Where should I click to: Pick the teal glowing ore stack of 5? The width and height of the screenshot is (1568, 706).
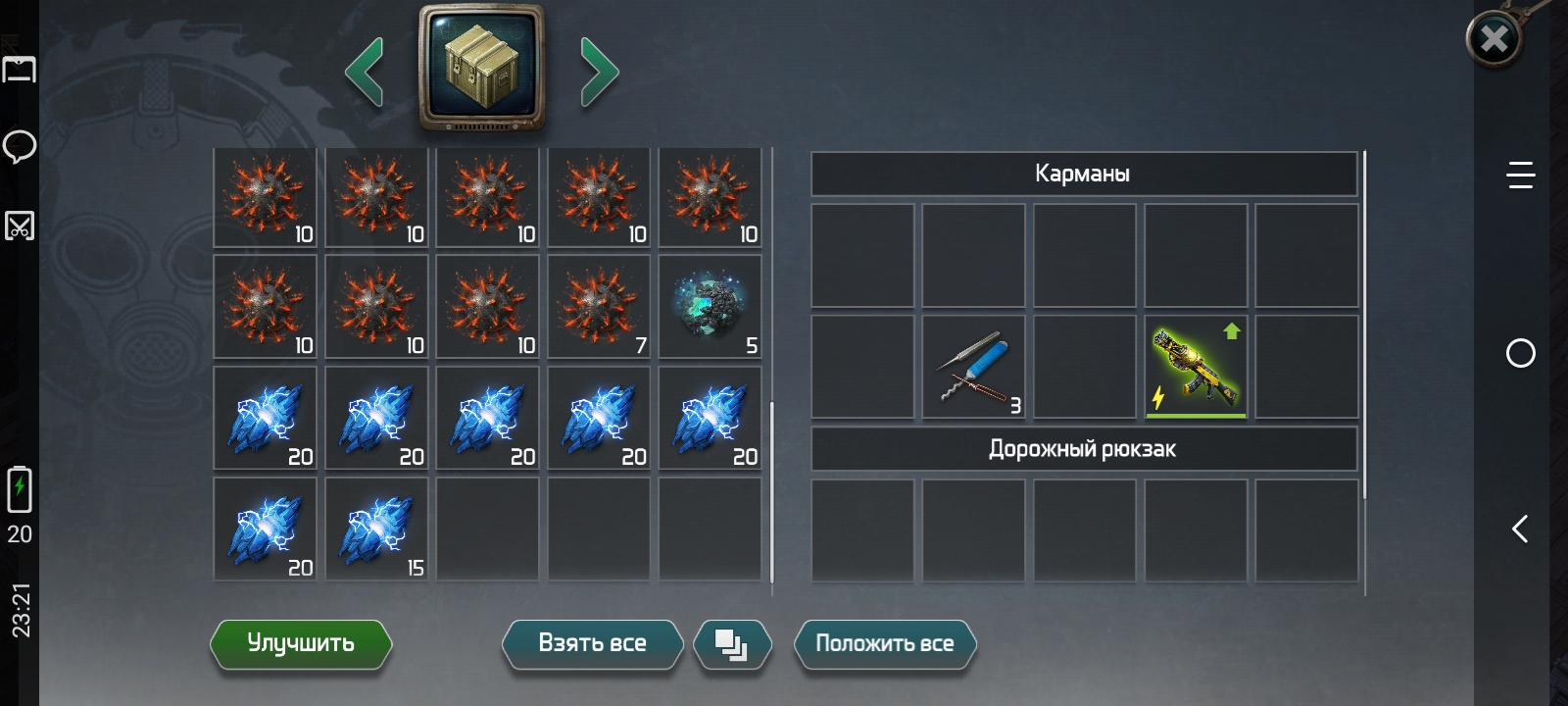(710, 307)
